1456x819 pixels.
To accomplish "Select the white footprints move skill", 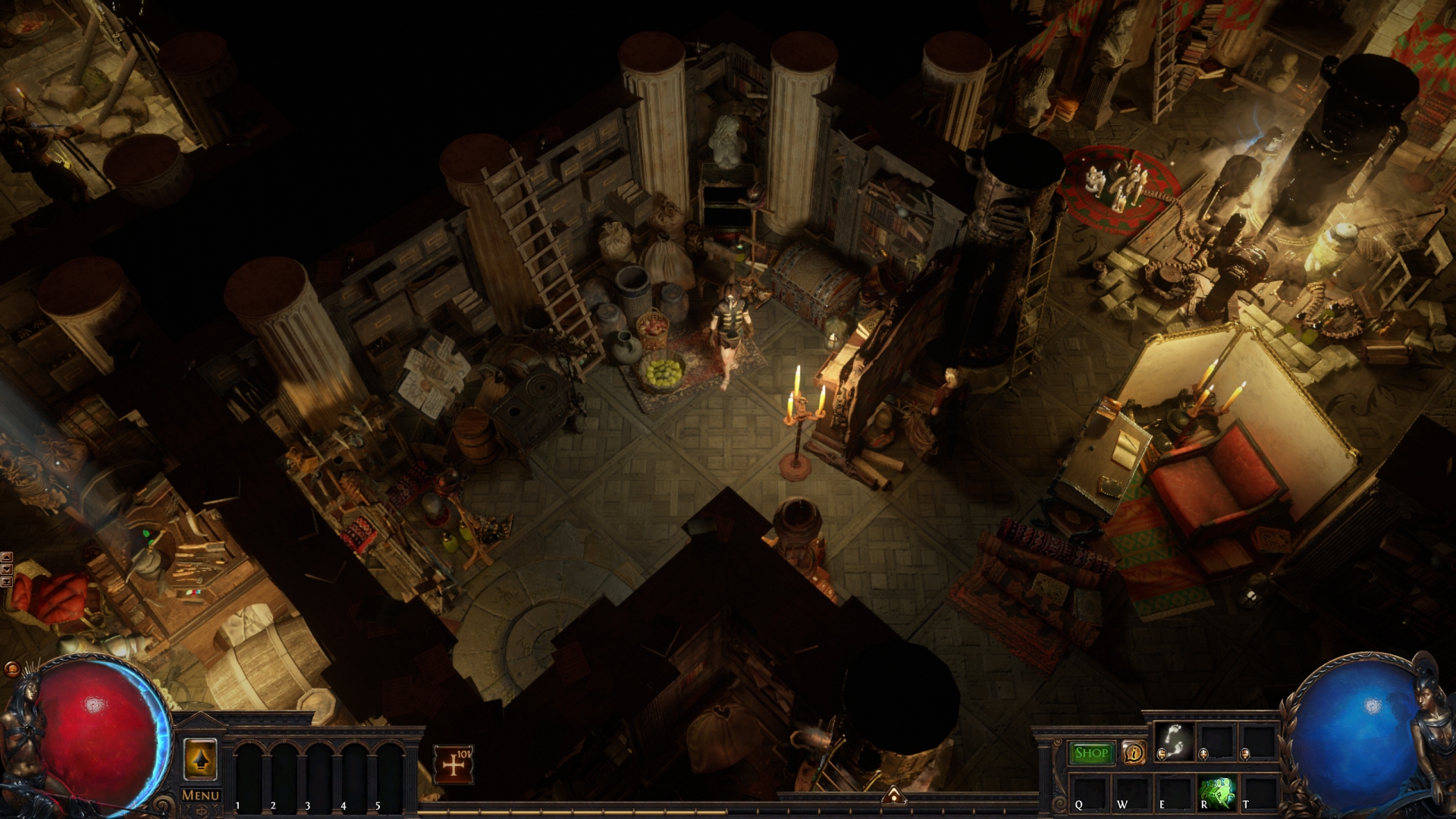I will click(1174, 740).
